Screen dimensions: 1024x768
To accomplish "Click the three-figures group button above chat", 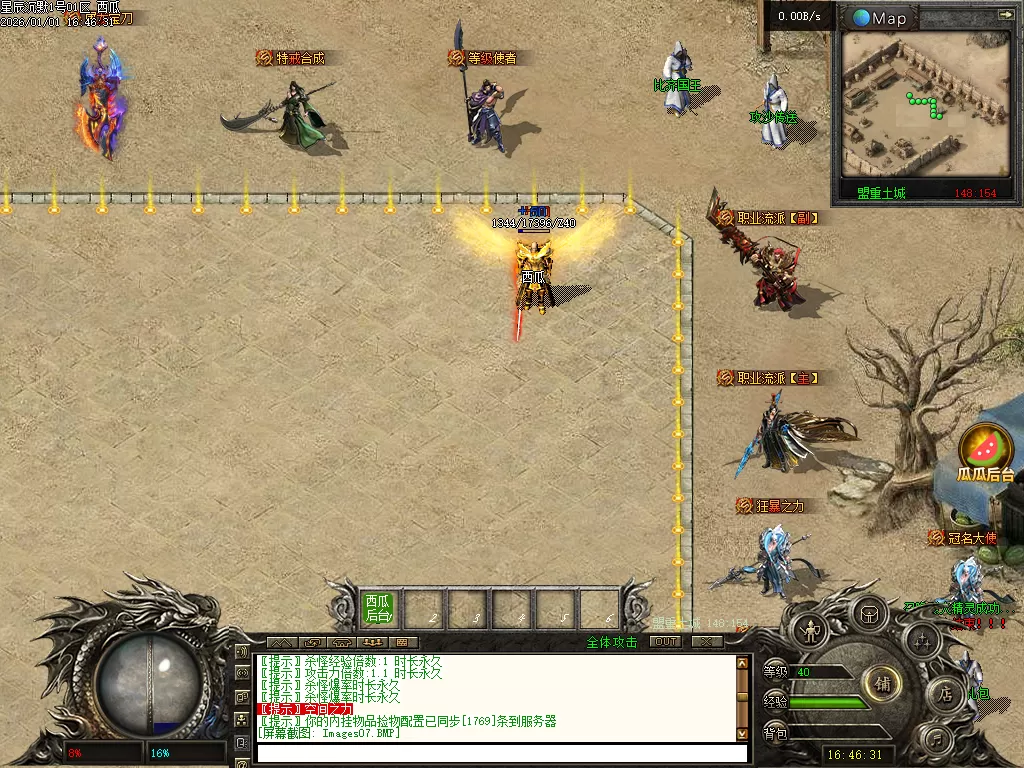I will [372, 642].
